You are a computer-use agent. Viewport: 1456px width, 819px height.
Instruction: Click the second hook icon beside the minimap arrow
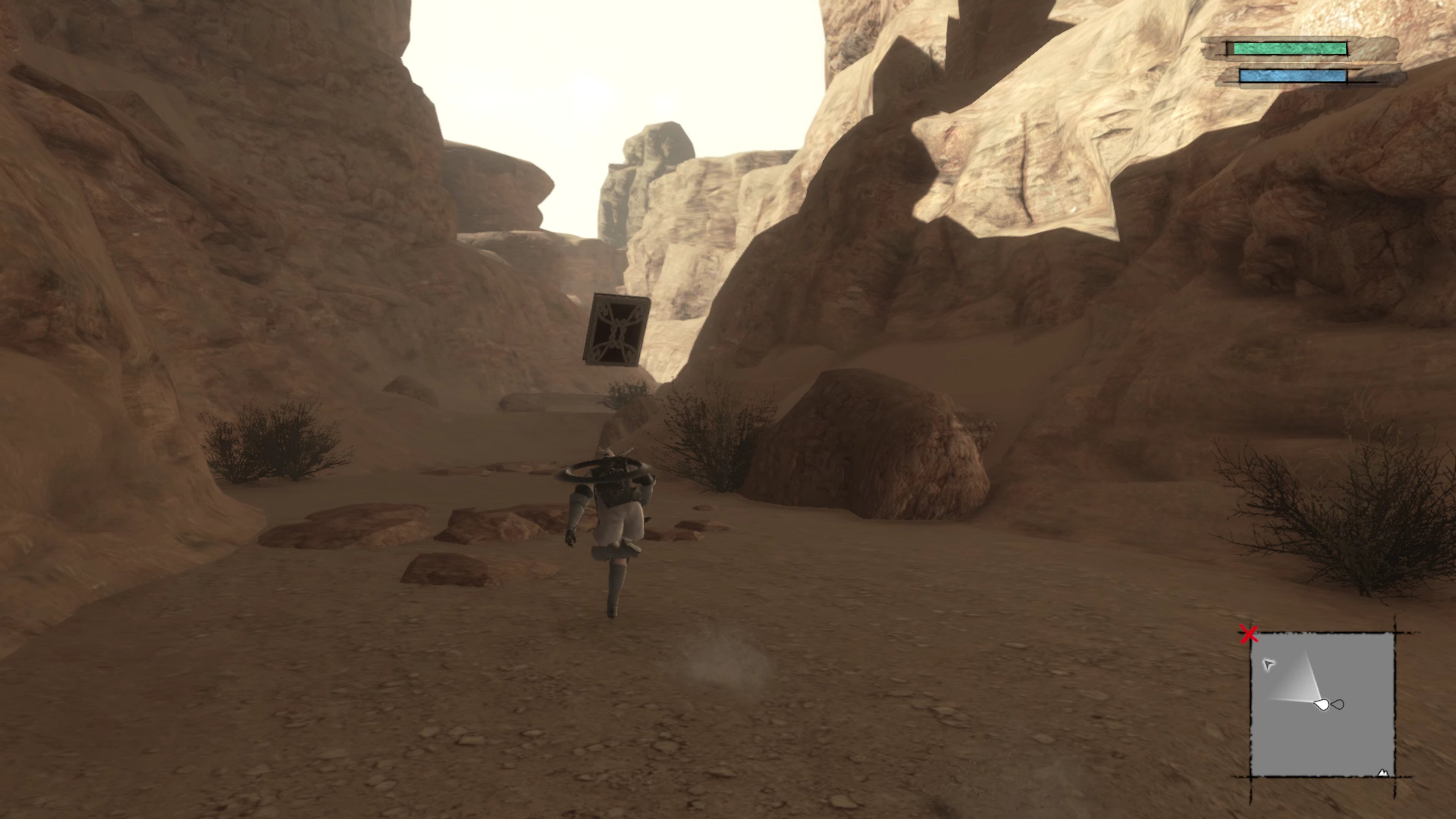[x=1338, y=704]
